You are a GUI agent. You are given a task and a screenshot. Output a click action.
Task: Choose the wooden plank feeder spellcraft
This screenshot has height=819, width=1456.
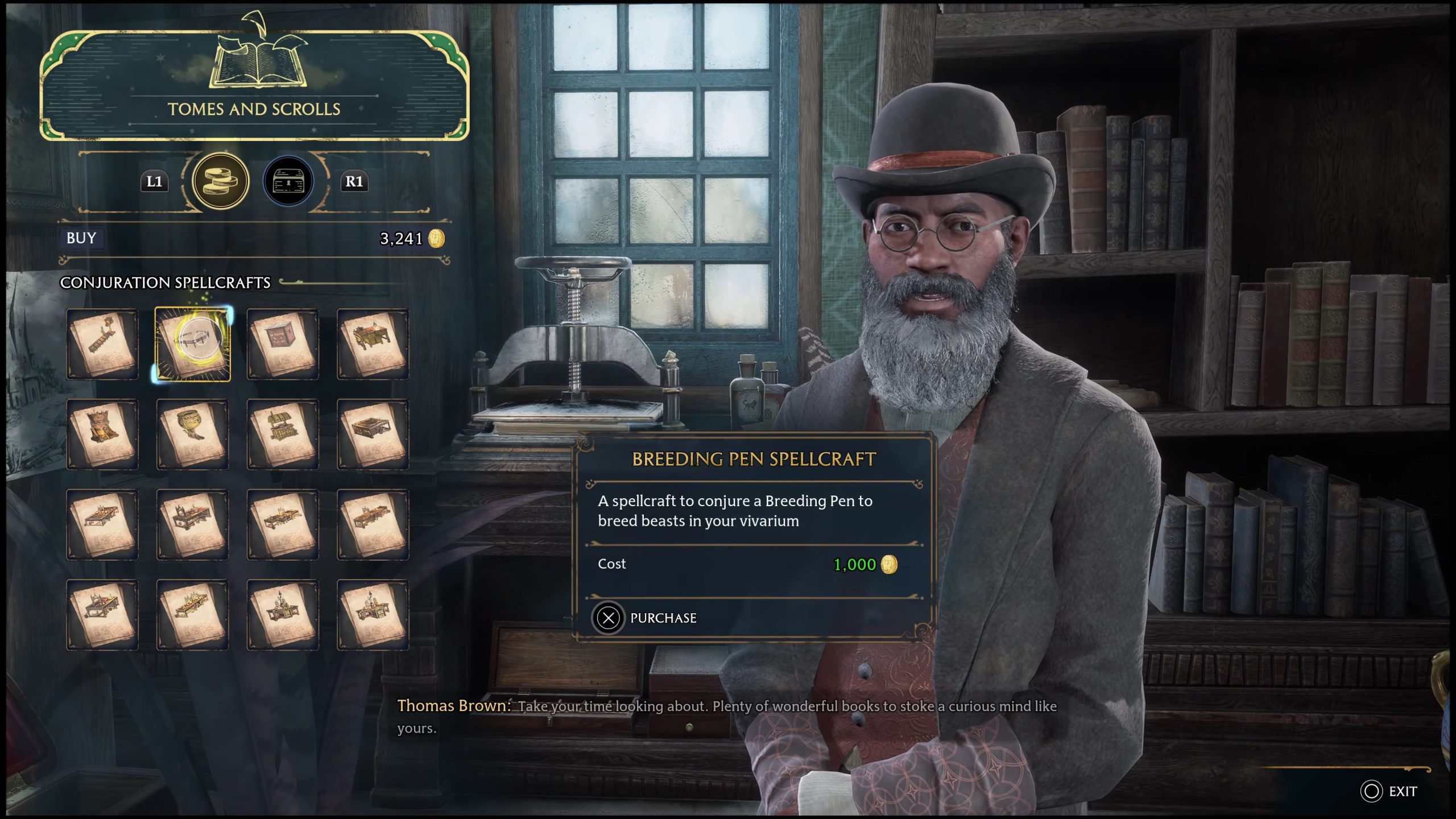click(102, 344)
